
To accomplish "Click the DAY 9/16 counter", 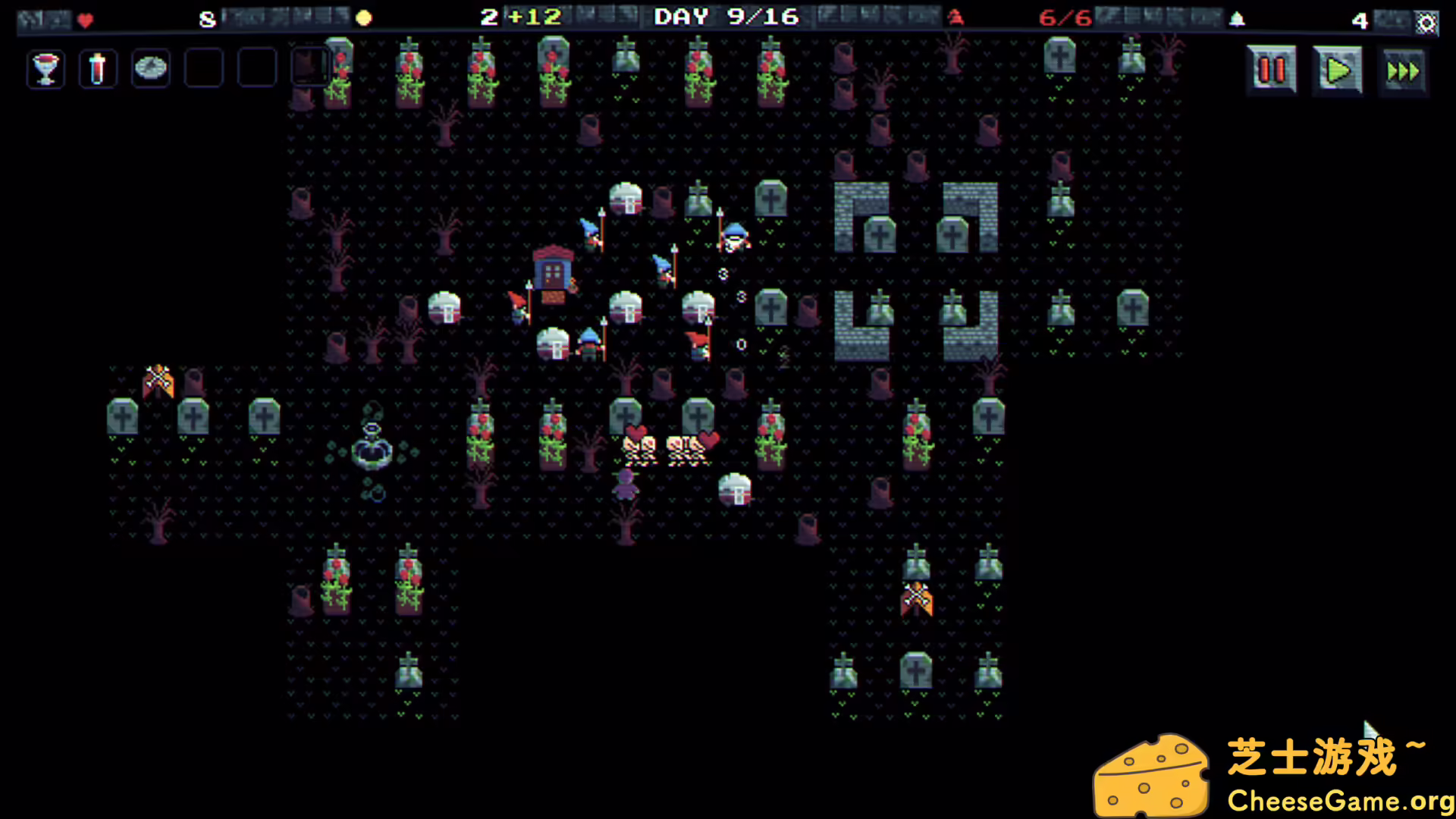I will (x=724, y=17).
